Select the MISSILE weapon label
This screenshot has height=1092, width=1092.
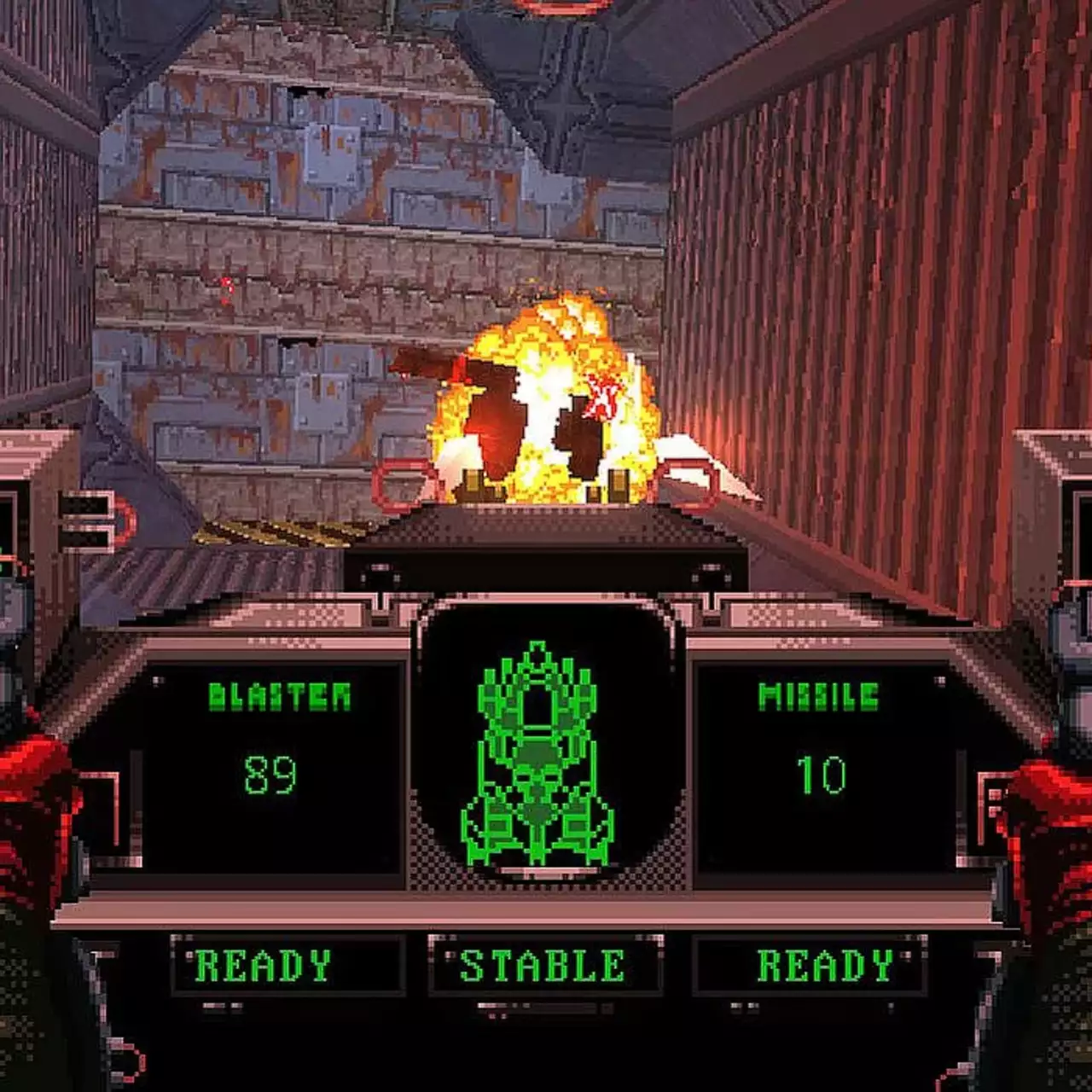pos(821,696)
